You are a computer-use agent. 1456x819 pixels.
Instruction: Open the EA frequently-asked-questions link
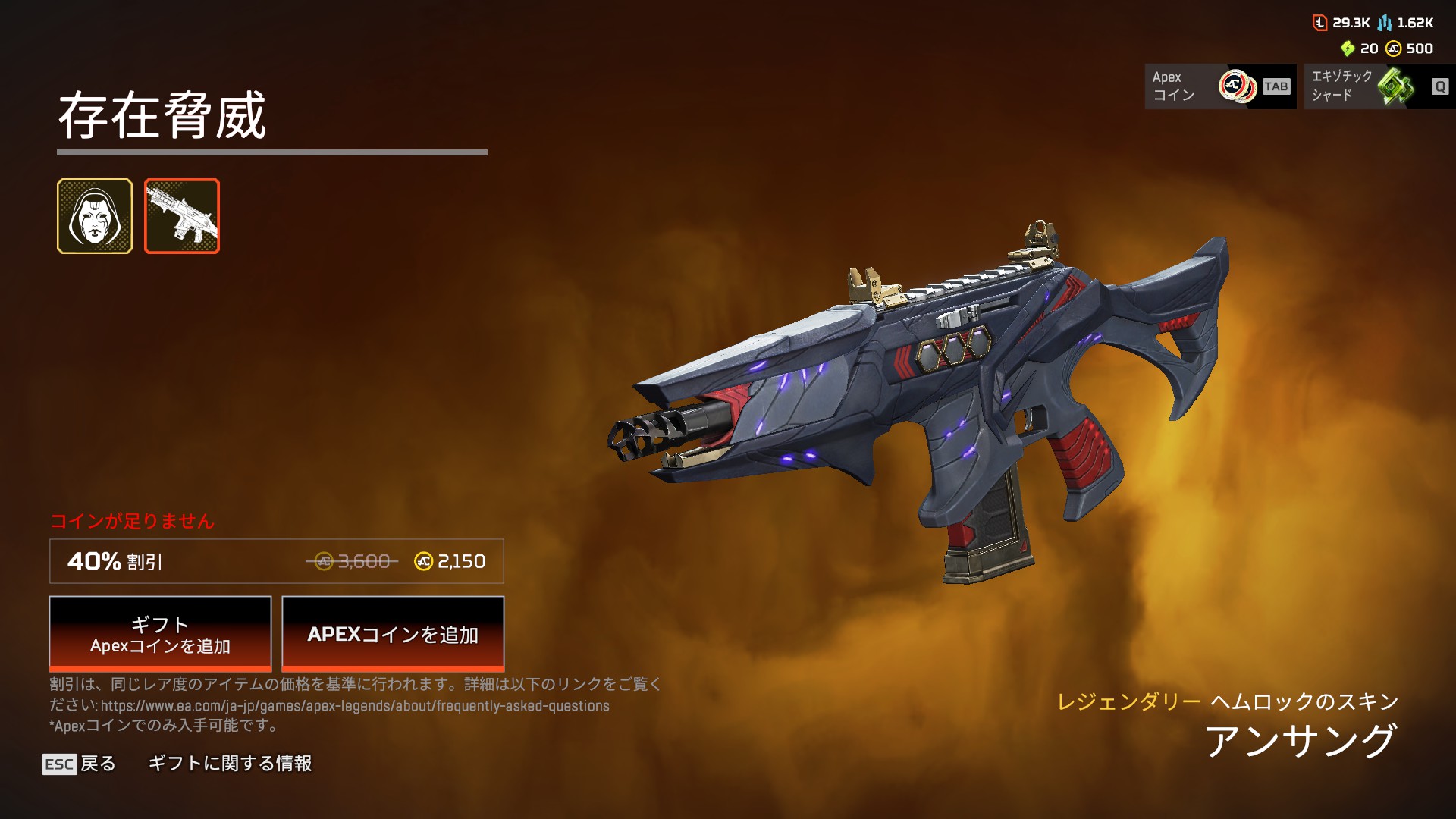click(355, 706)
